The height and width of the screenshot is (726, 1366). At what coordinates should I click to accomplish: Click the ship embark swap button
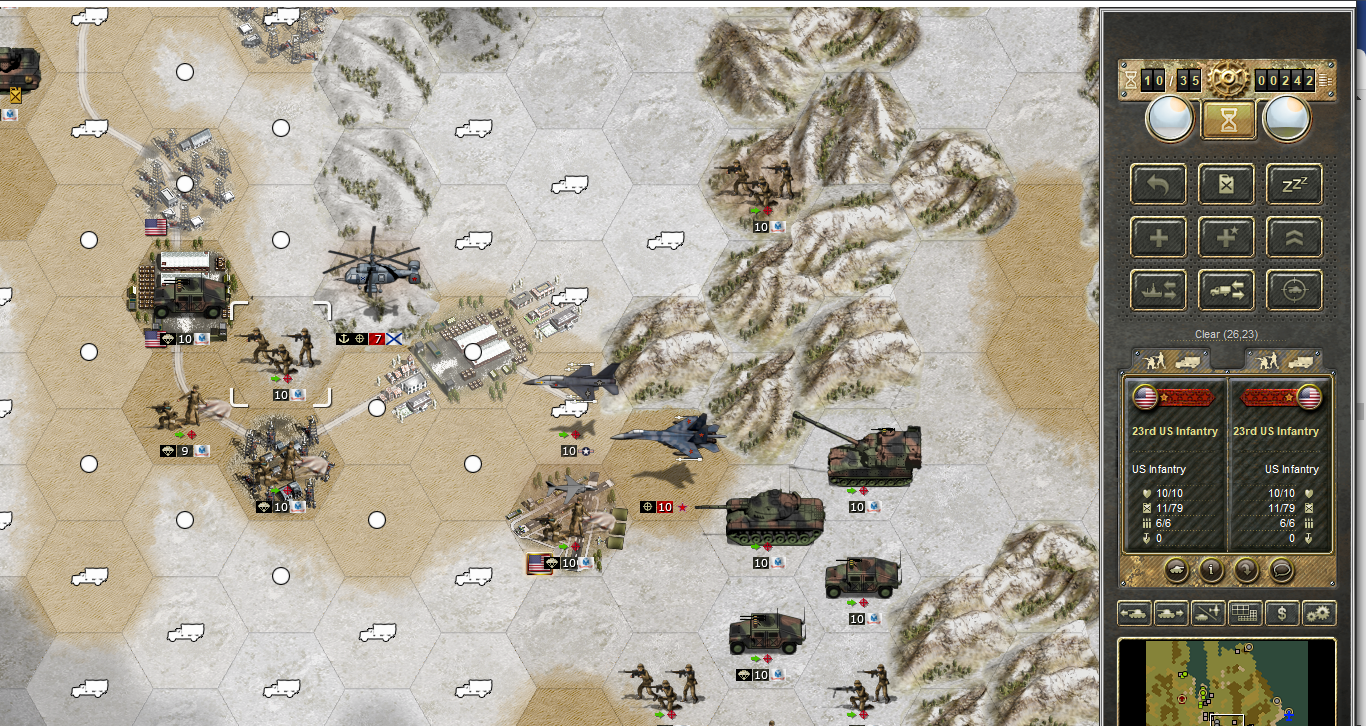tap(1158, 290)
